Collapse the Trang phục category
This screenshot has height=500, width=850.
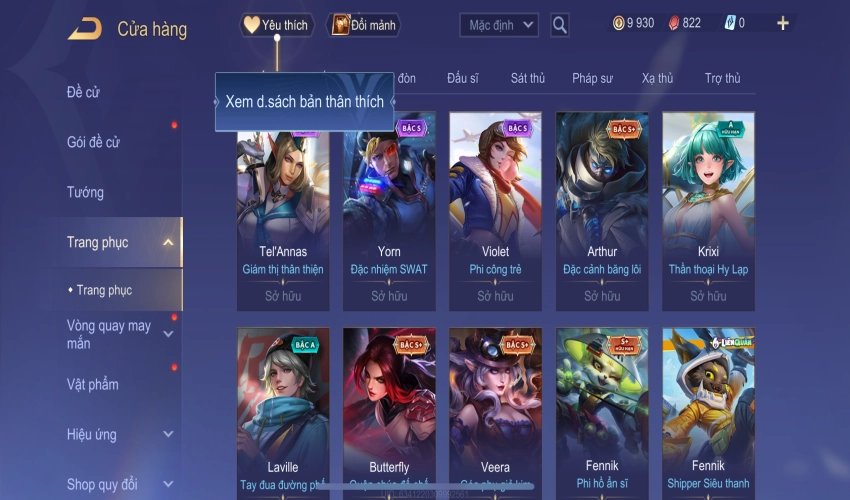point(167,242)
